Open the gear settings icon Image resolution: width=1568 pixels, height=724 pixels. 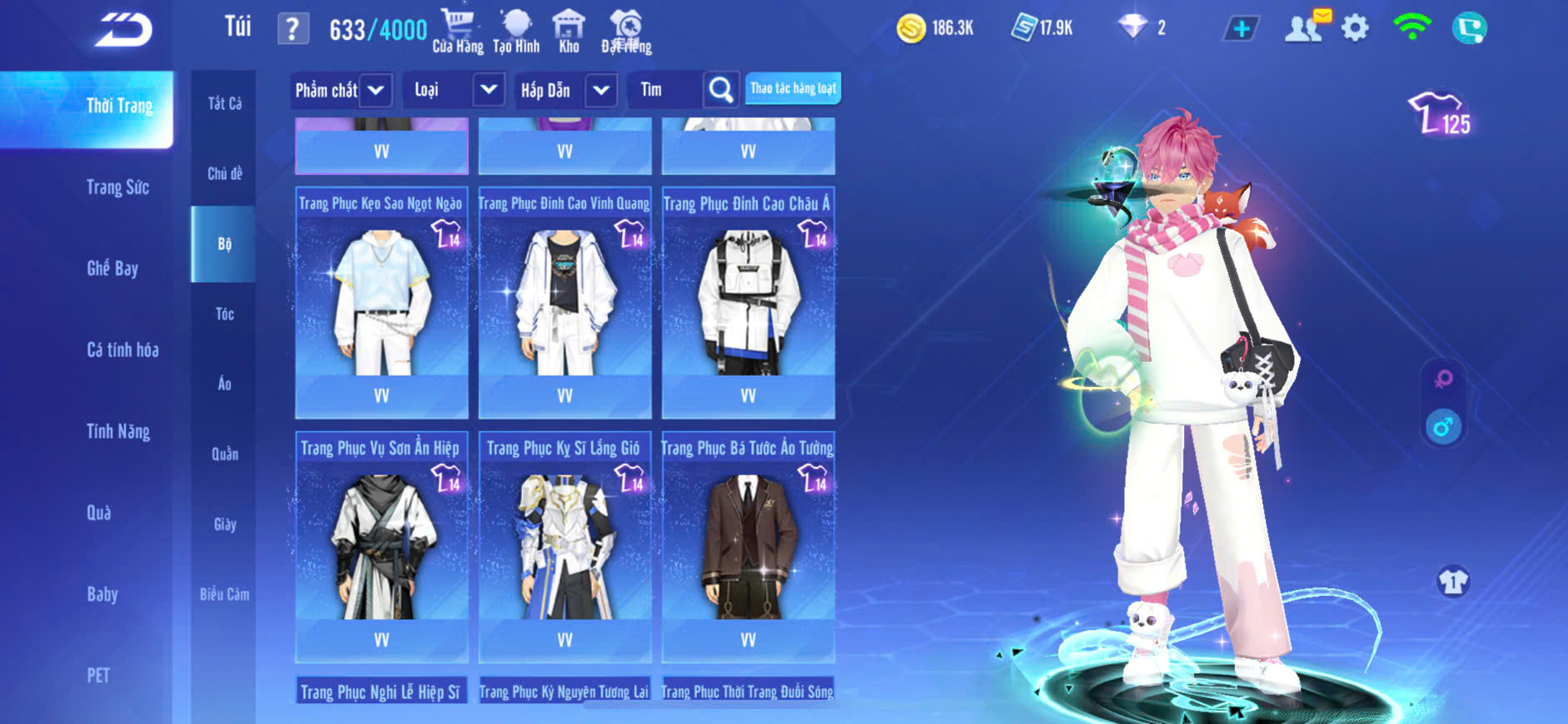[1355, 29]
